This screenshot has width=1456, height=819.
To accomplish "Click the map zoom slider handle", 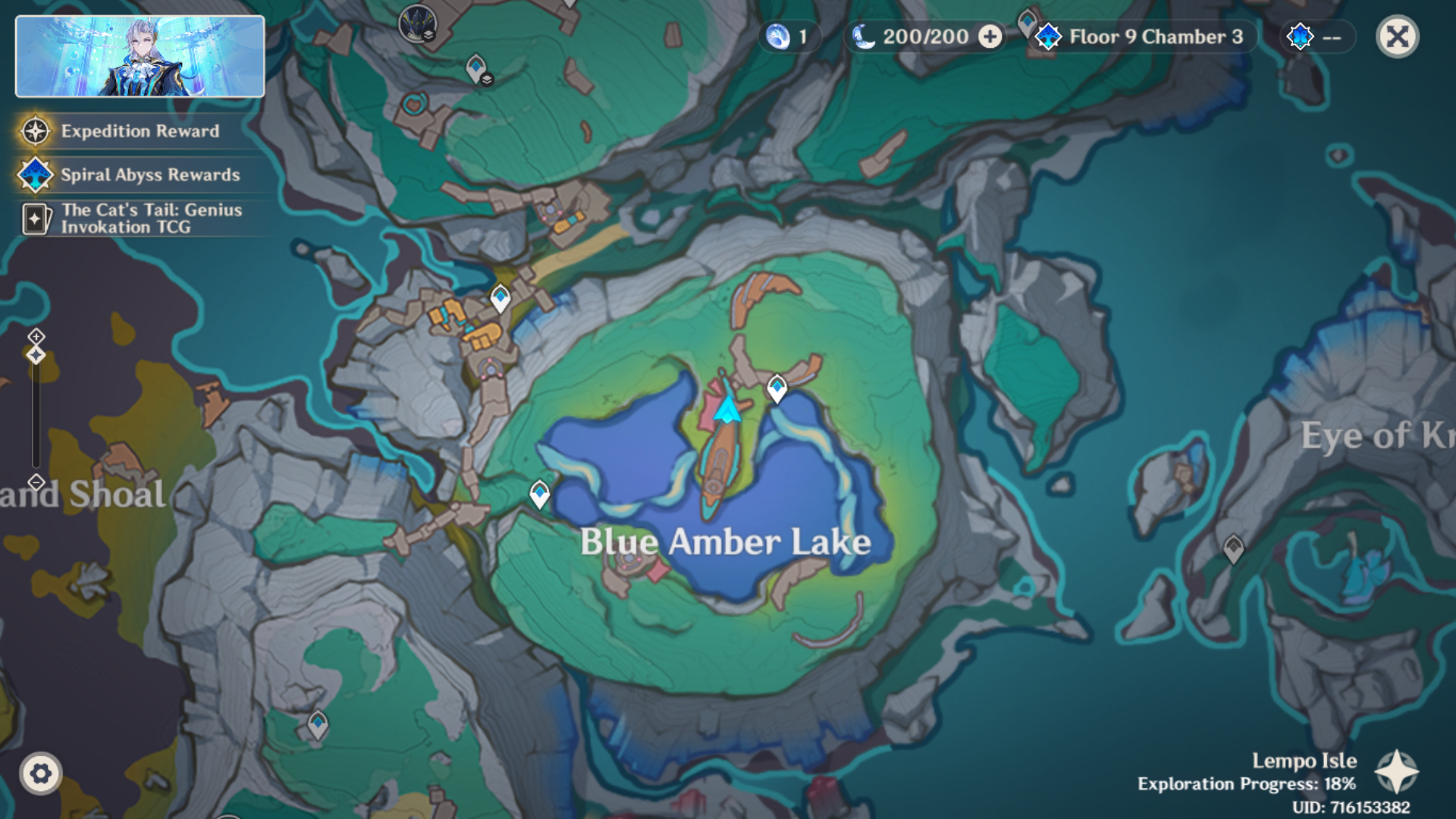I will point(36,355).
